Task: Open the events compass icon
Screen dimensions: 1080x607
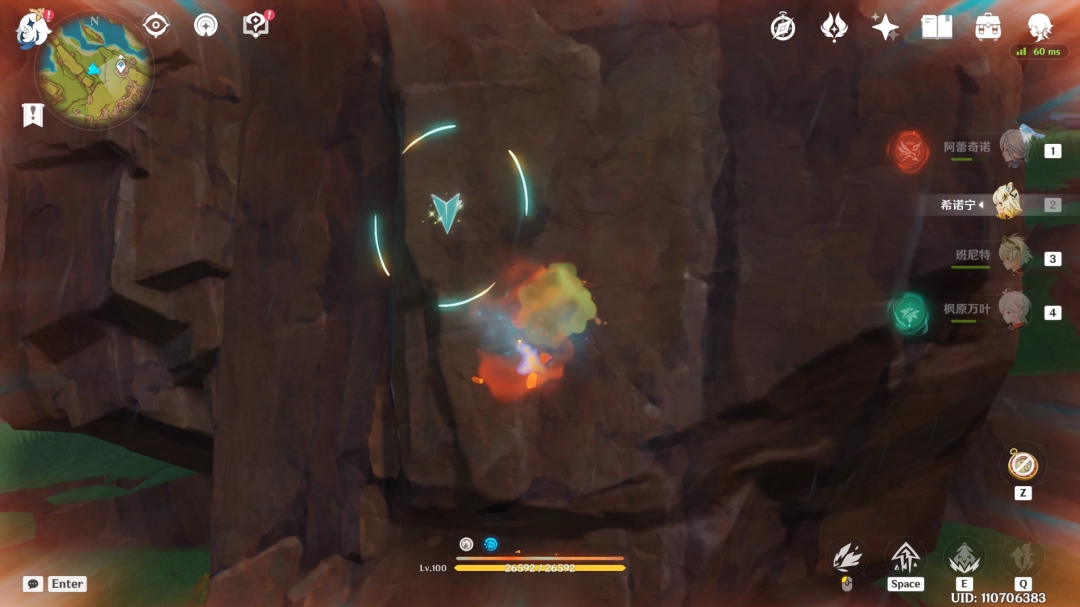Action: click(783, 27)
